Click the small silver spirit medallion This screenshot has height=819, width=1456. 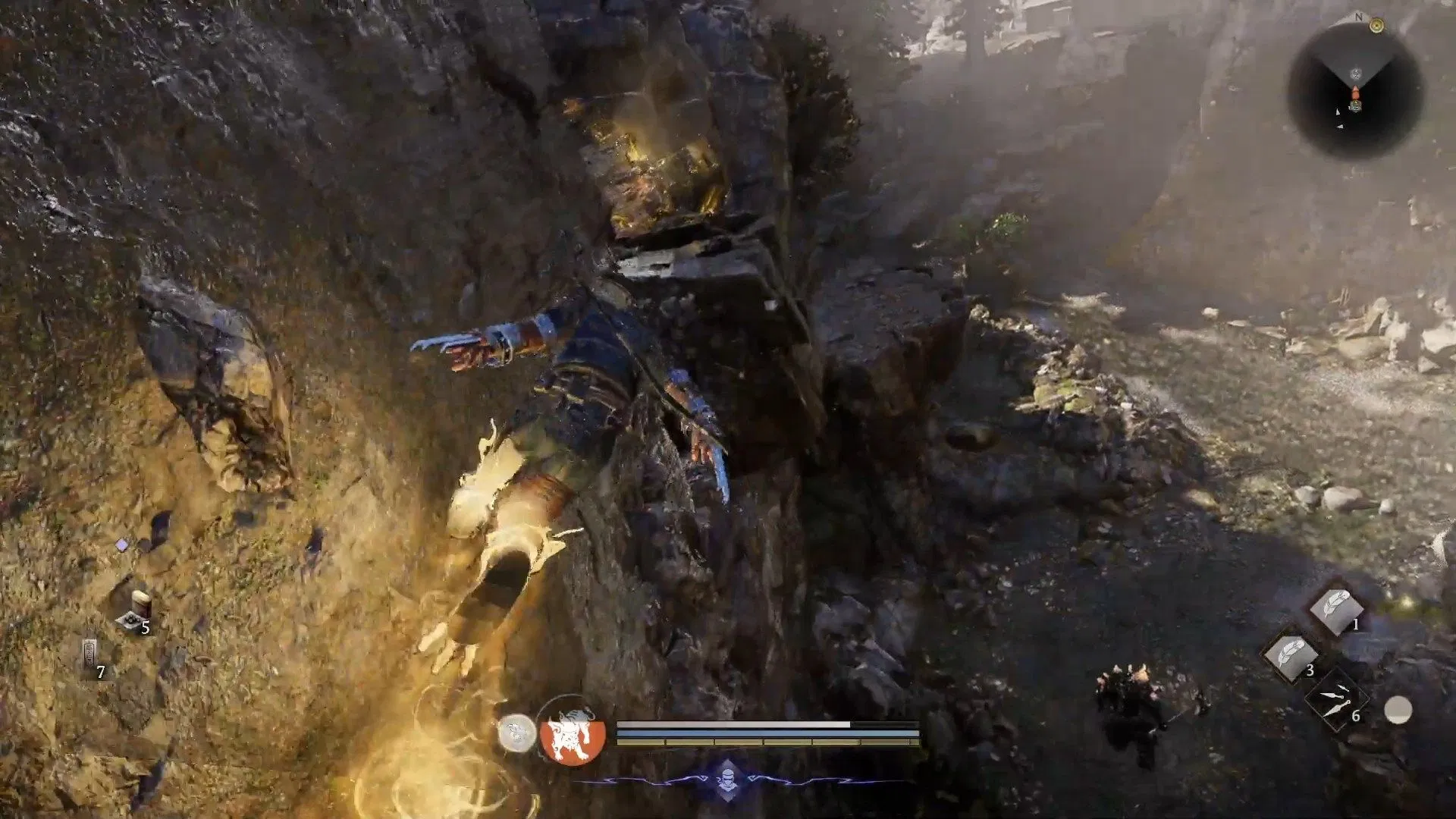(x=516, y=733)
